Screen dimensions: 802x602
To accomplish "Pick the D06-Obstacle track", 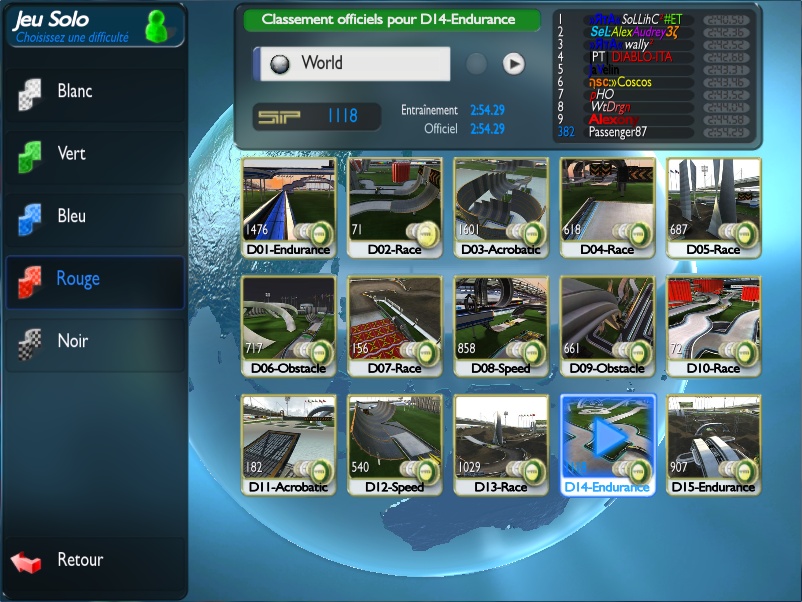I will tap(290, 325).
